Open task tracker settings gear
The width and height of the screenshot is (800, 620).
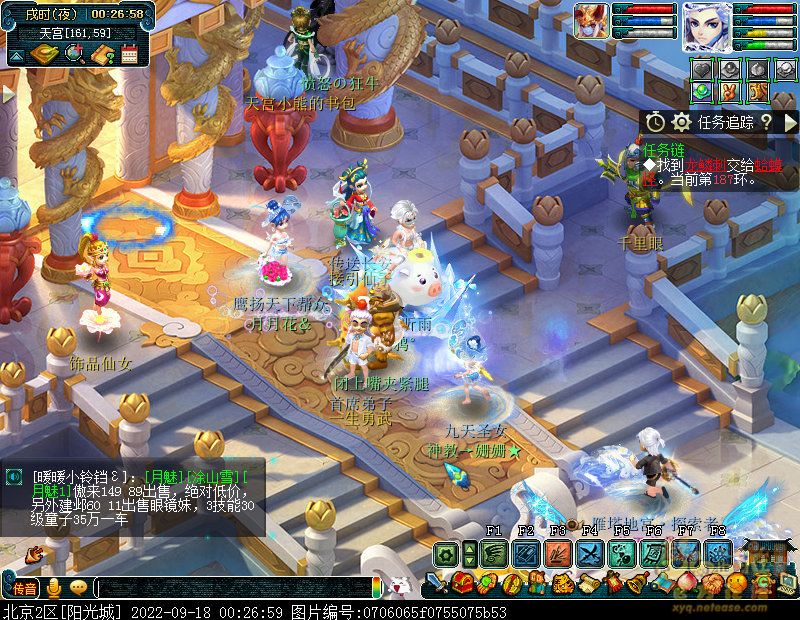pyautogui.click(x=682, y=122)
